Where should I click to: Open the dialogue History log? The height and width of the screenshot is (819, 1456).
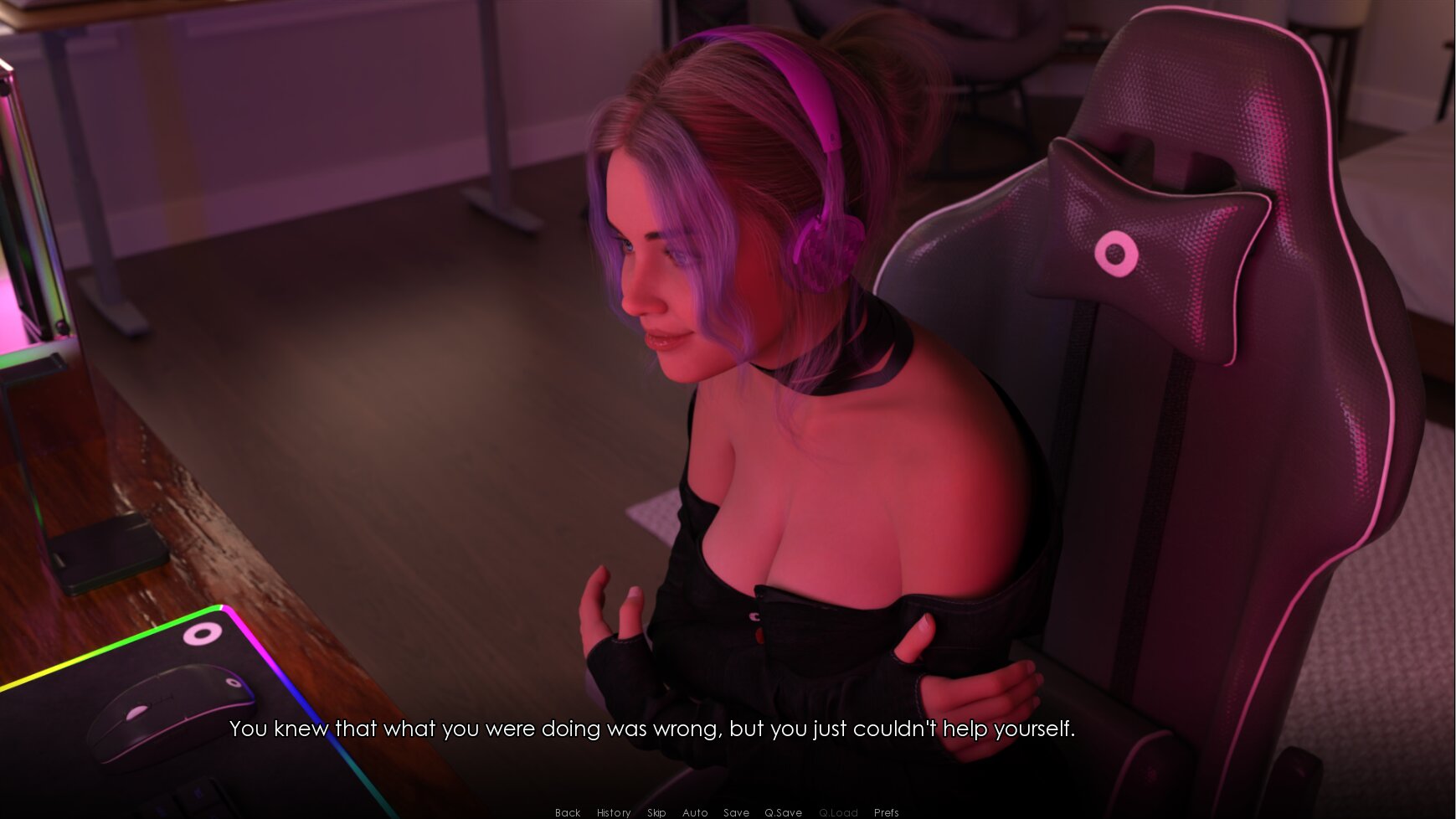tap(613, 812)
